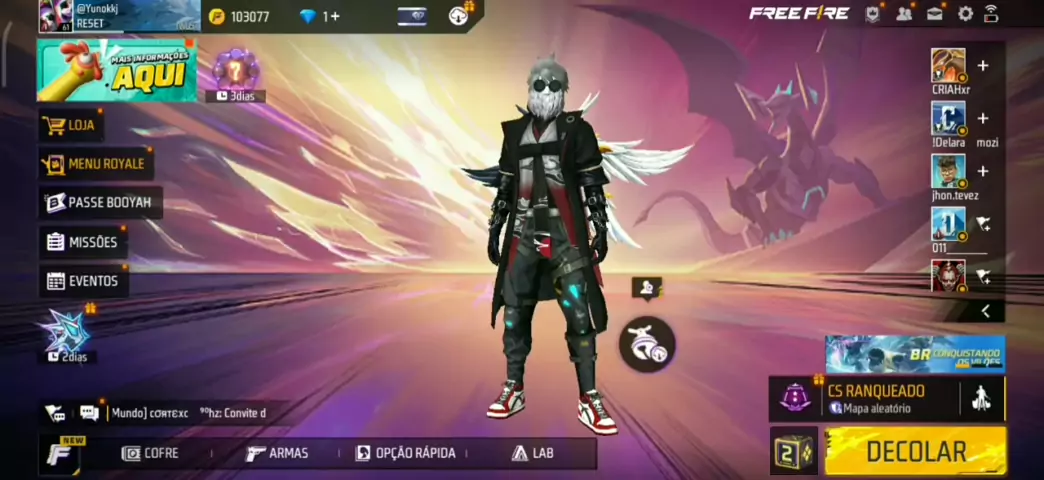Open the MAIS INFORMAÇÕES AQUI banner
The height and width of the screenshot is (480, 1044).
[x=117, y=70]
